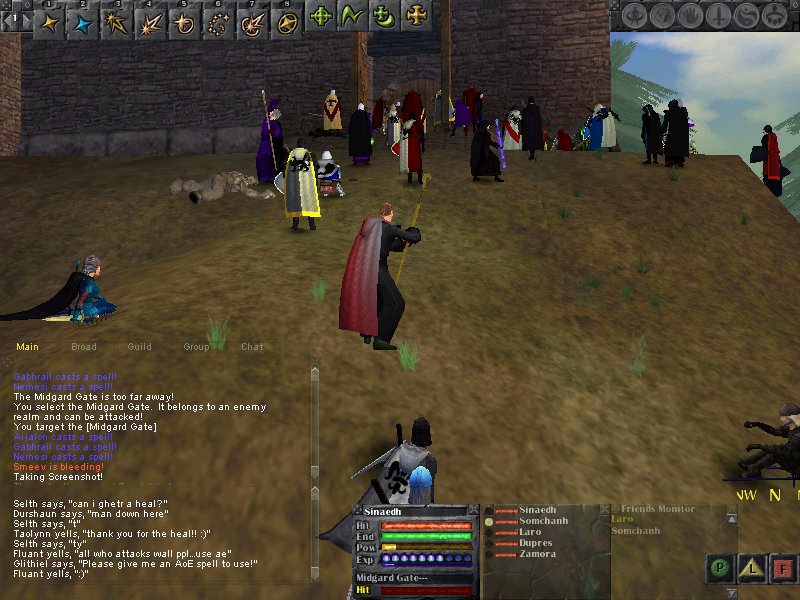800x600 pixels.
Task: Click the green P button
Action: 720,569
